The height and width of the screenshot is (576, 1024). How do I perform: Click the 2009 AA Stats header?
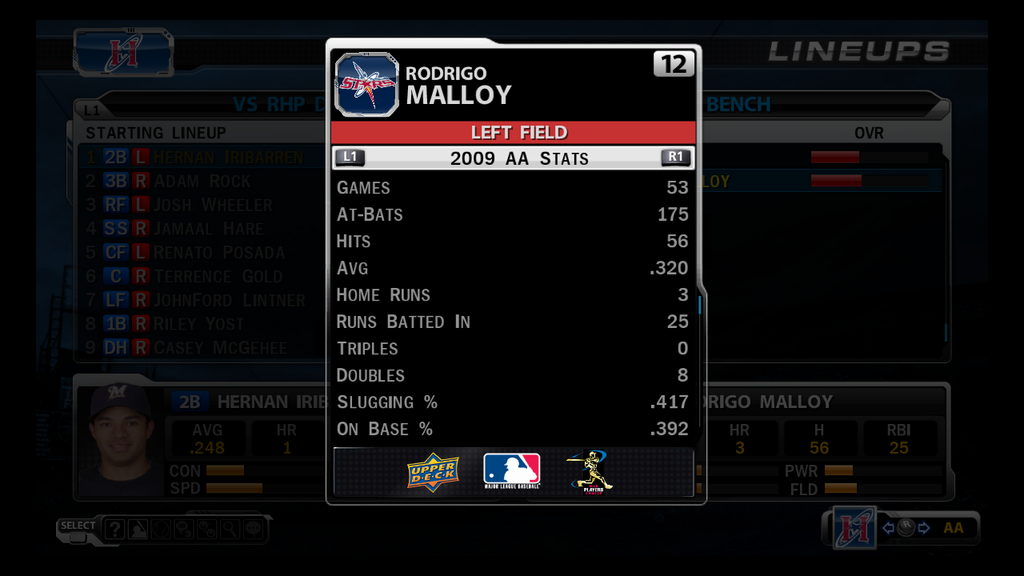pyautogui.click(x=513, y=158)
